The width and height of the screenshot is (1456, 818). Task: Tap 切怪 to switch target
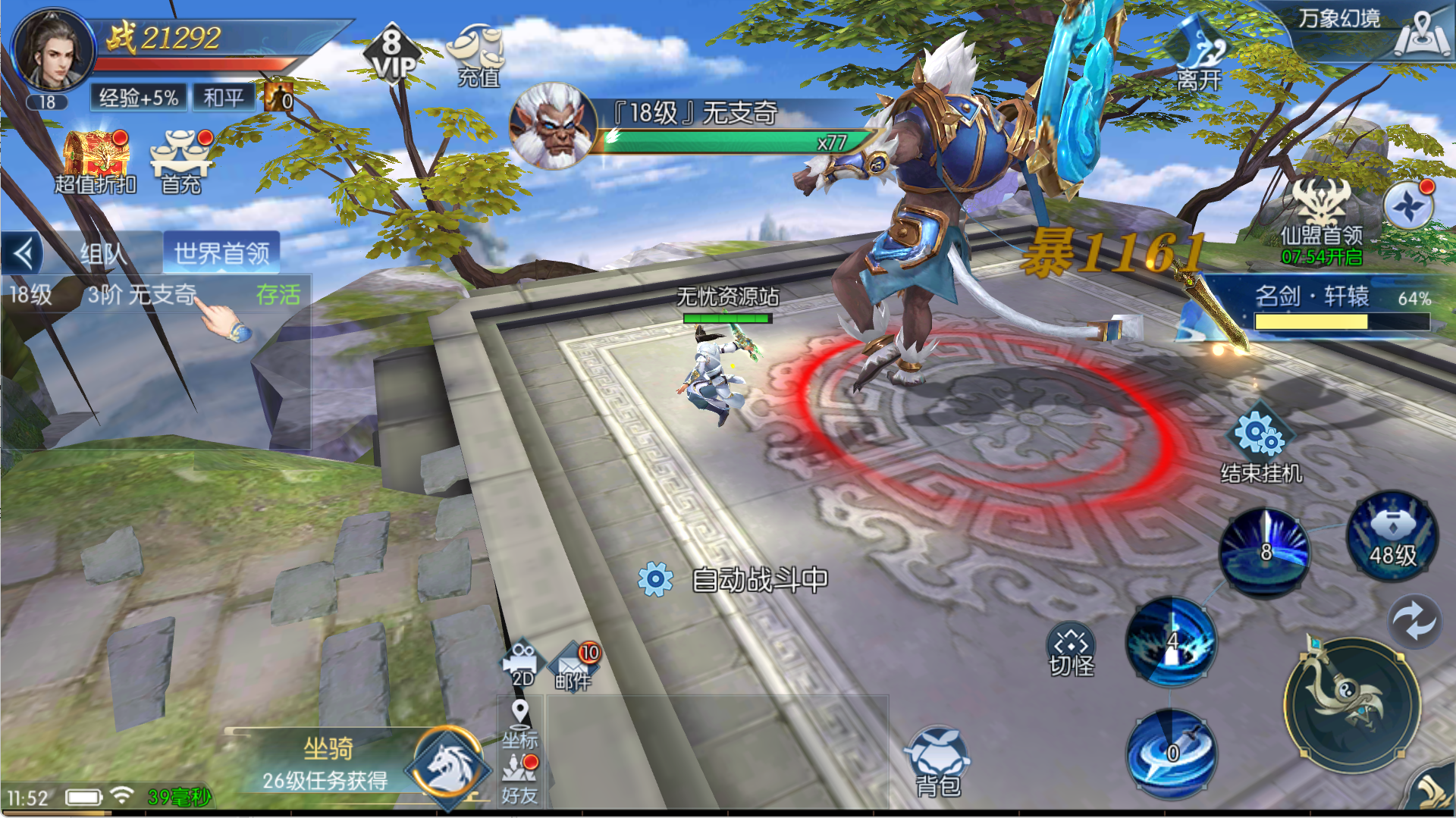point(1071,650)
